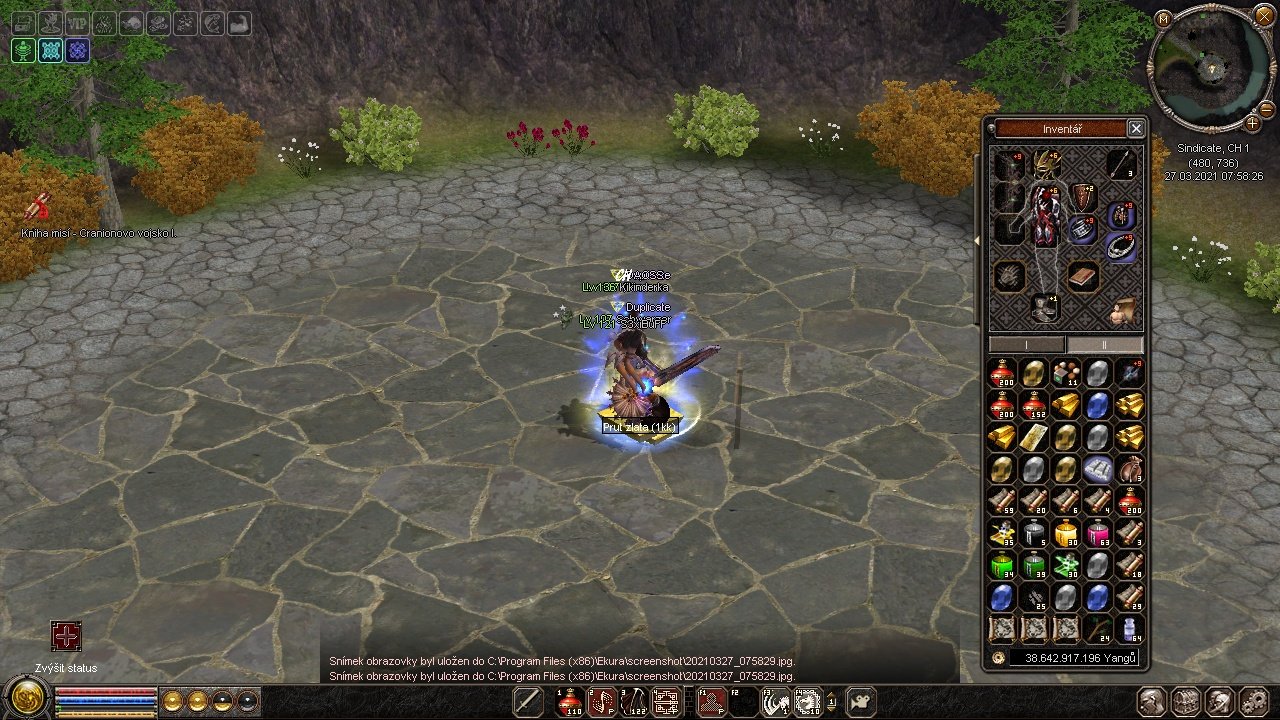
Task: Toggle the quickslot page number arrows
Action: (x=831, y=703)
